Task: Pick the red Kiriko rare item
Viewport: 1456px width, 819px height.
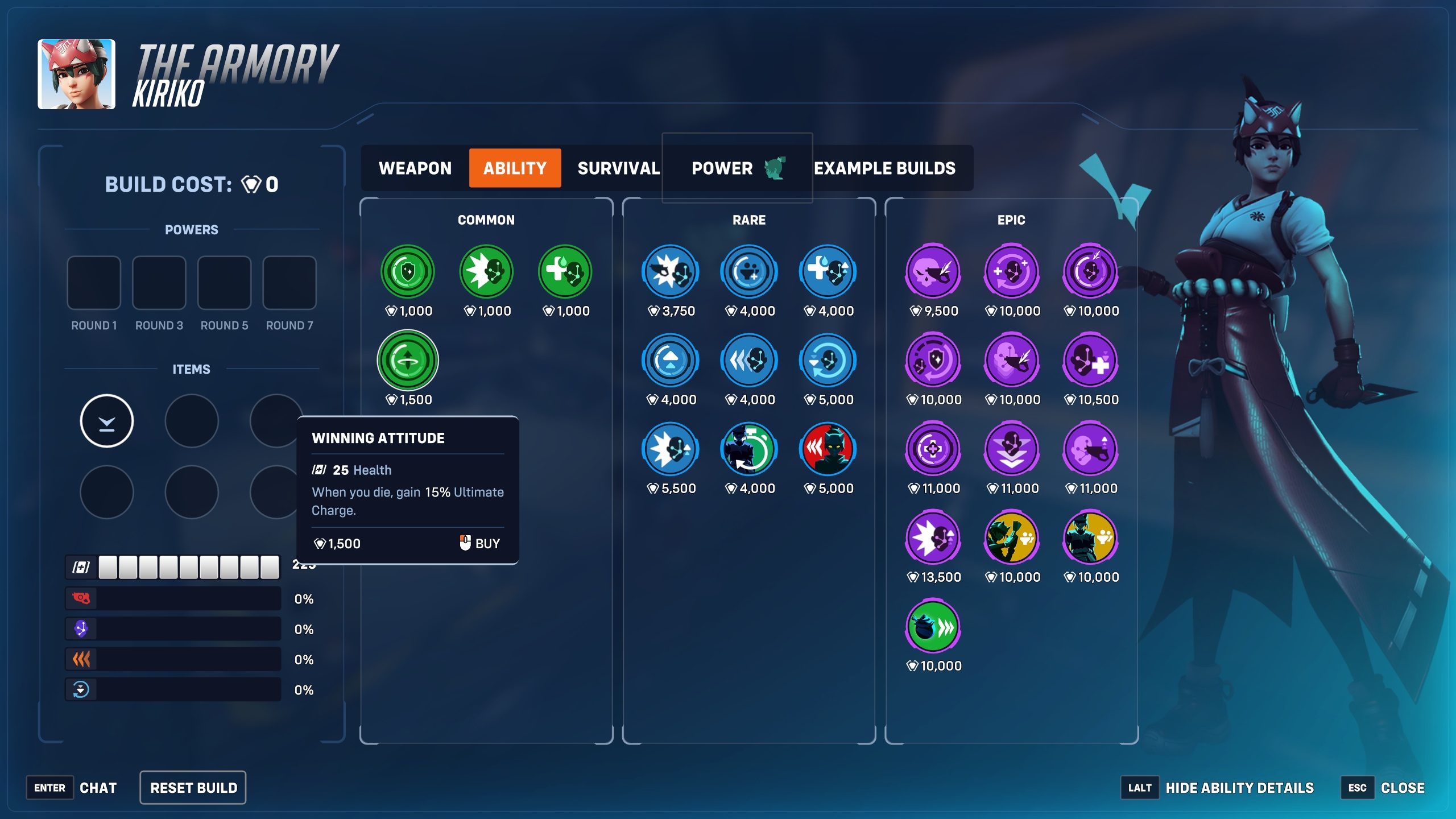Action: click(828, 449)
